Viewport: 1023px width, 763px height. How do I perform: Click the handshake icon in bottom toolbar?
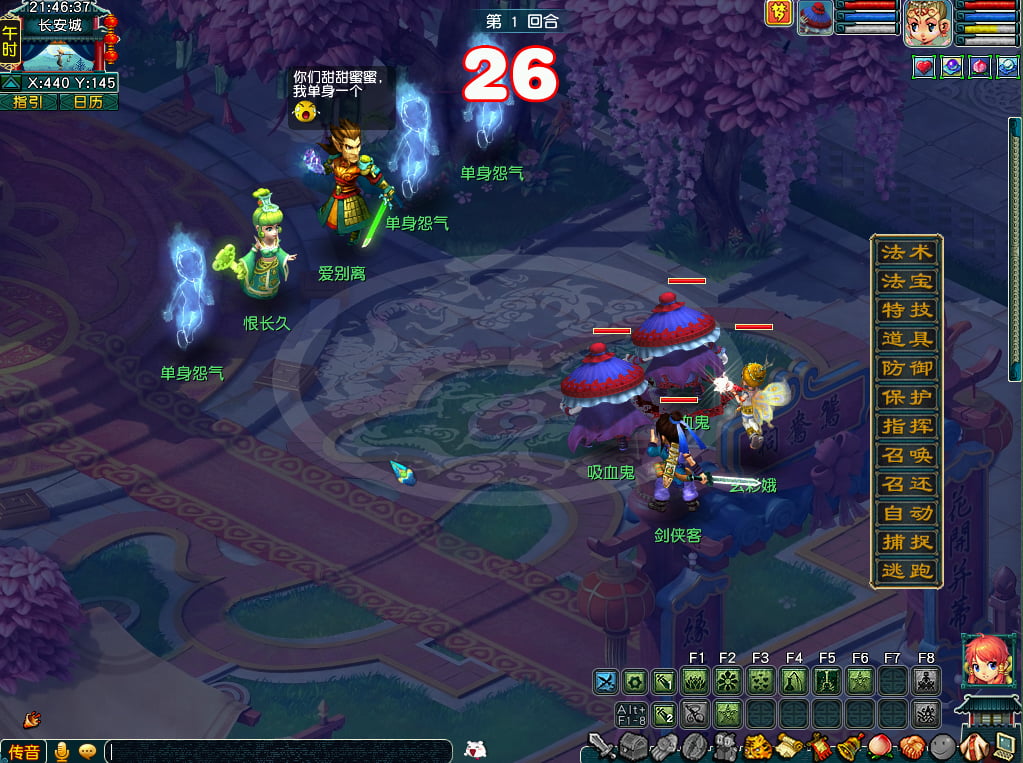[x=910, y=746]
